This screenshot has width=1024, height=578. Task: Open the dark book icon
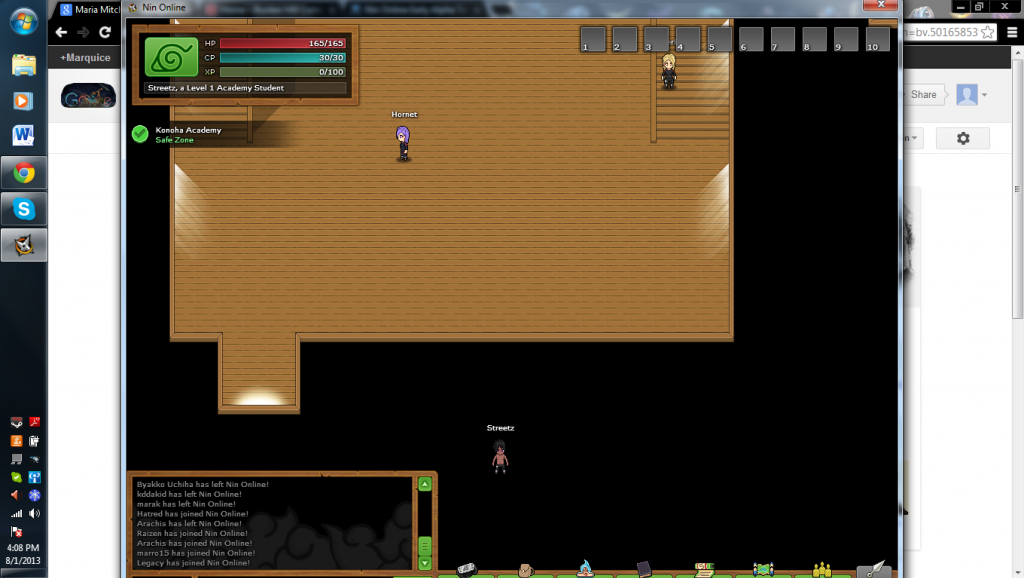pos(643,570)
